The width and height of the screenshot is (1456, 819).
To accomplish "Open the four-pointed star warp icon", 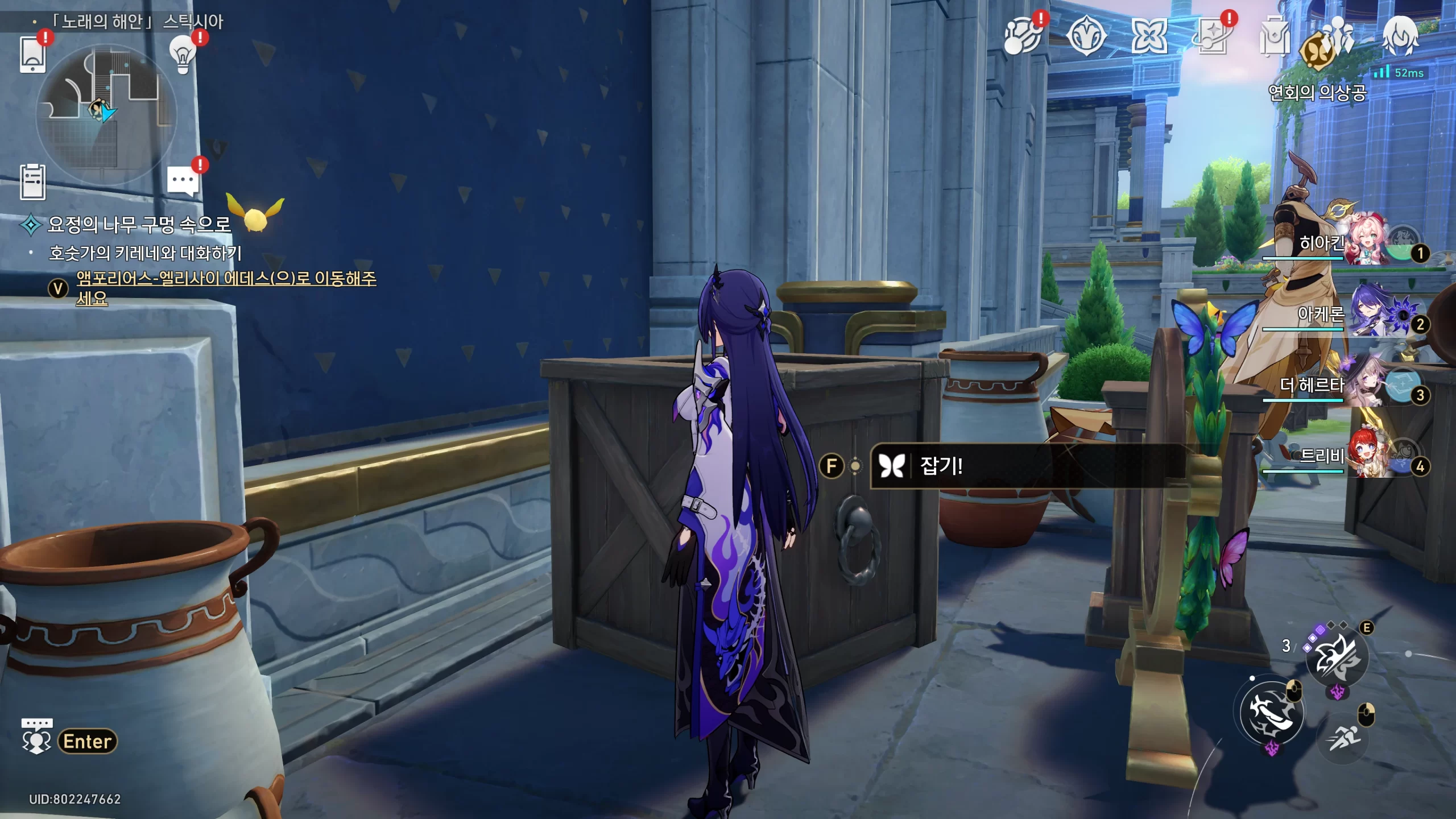I will (x=1148, y=36).
